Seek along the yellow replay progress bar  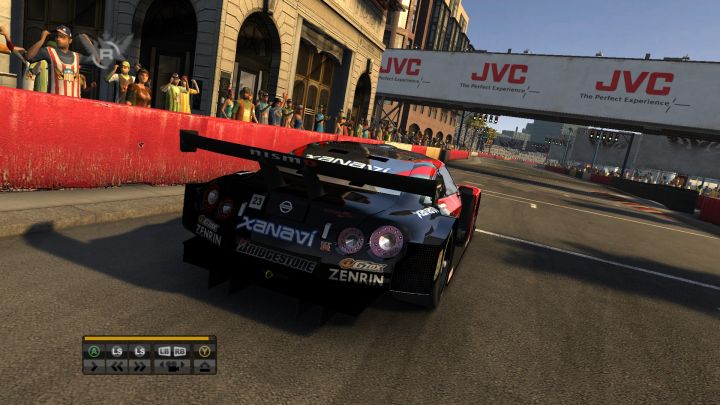(x=147, y=339)
